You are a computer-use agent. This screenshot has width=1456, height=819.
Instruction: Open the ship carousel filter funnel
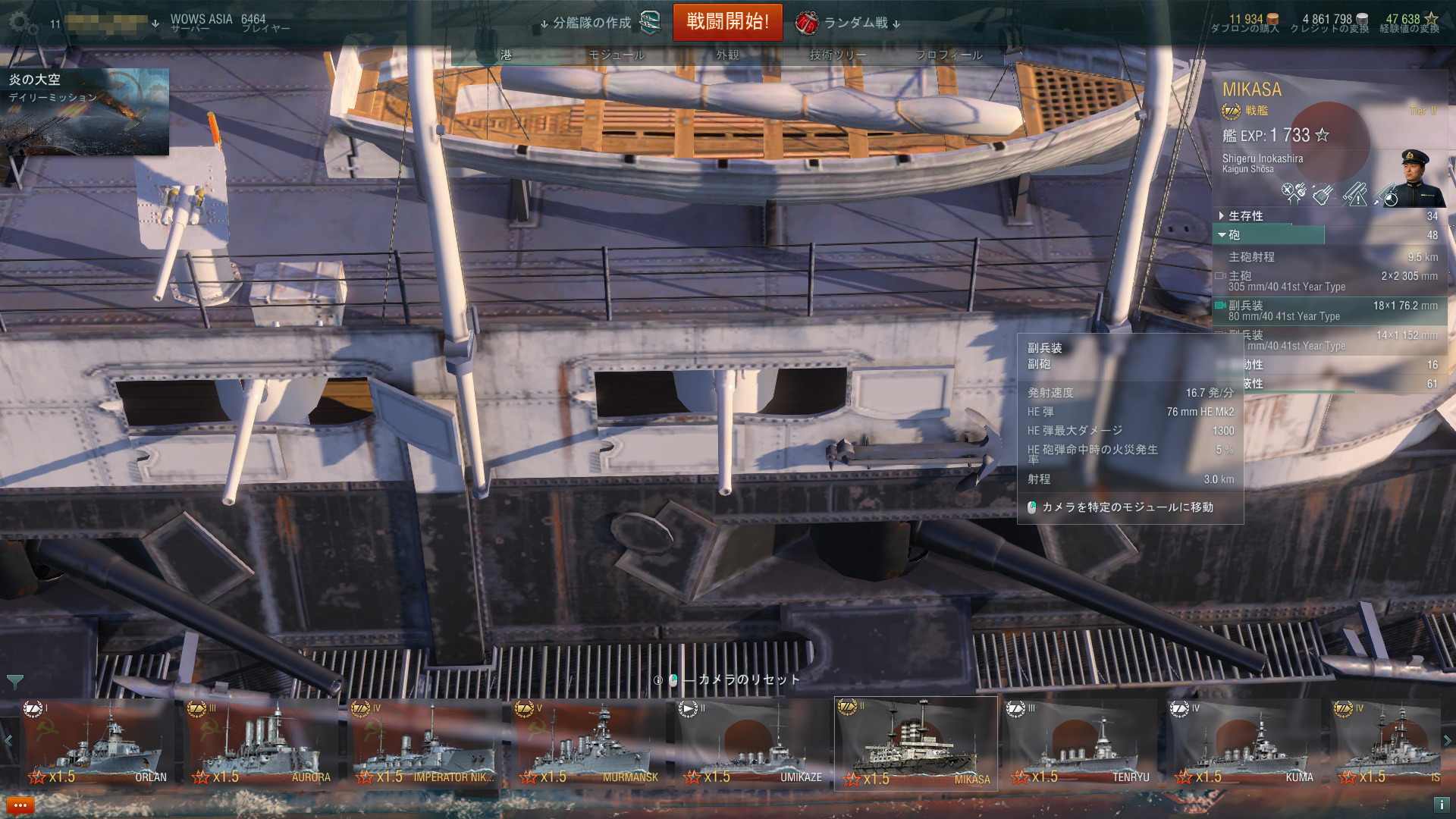point(14,682)
